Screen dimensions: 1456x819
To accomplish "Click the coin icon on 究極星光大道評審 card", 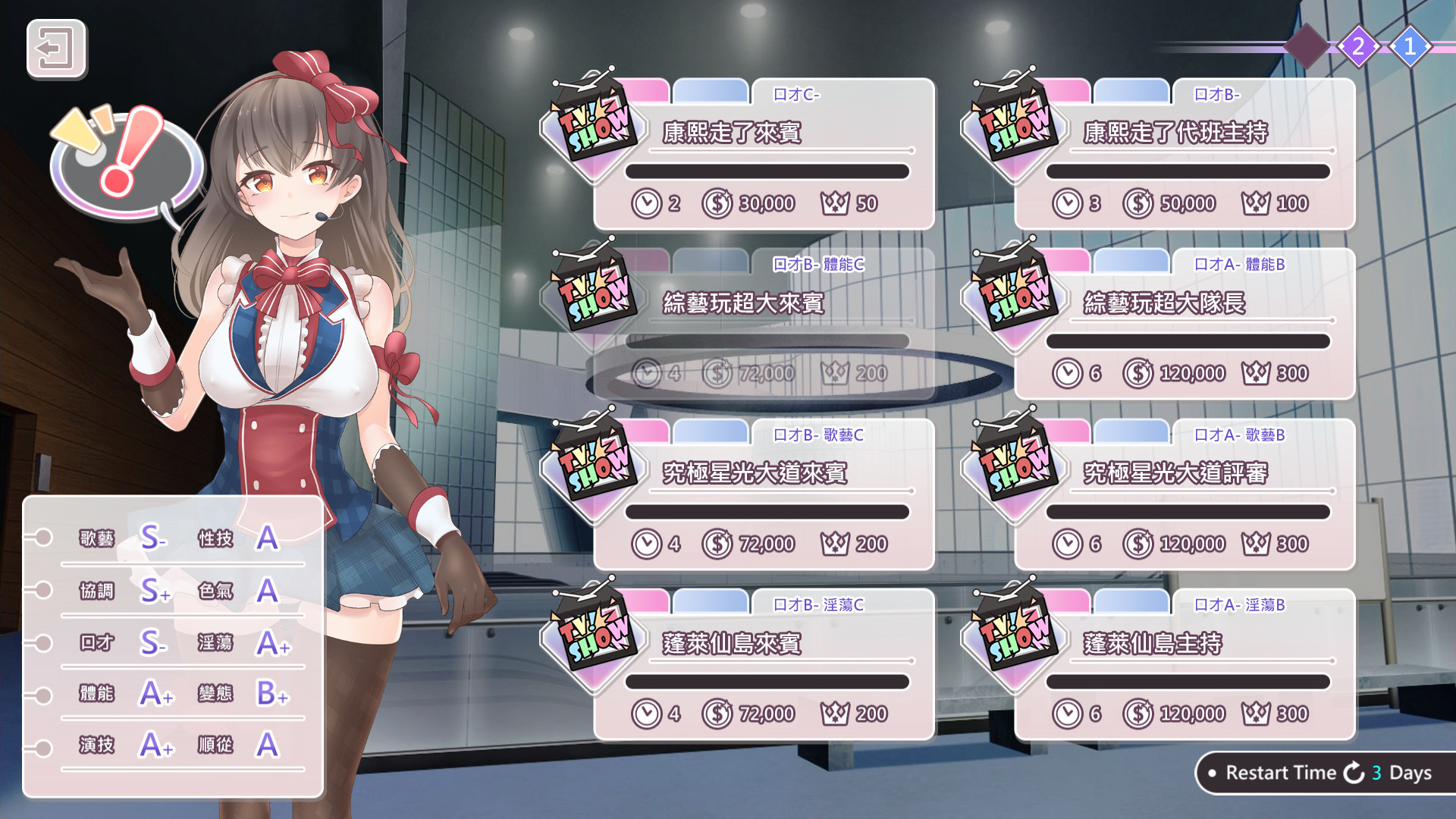I will click(1137, 544).
